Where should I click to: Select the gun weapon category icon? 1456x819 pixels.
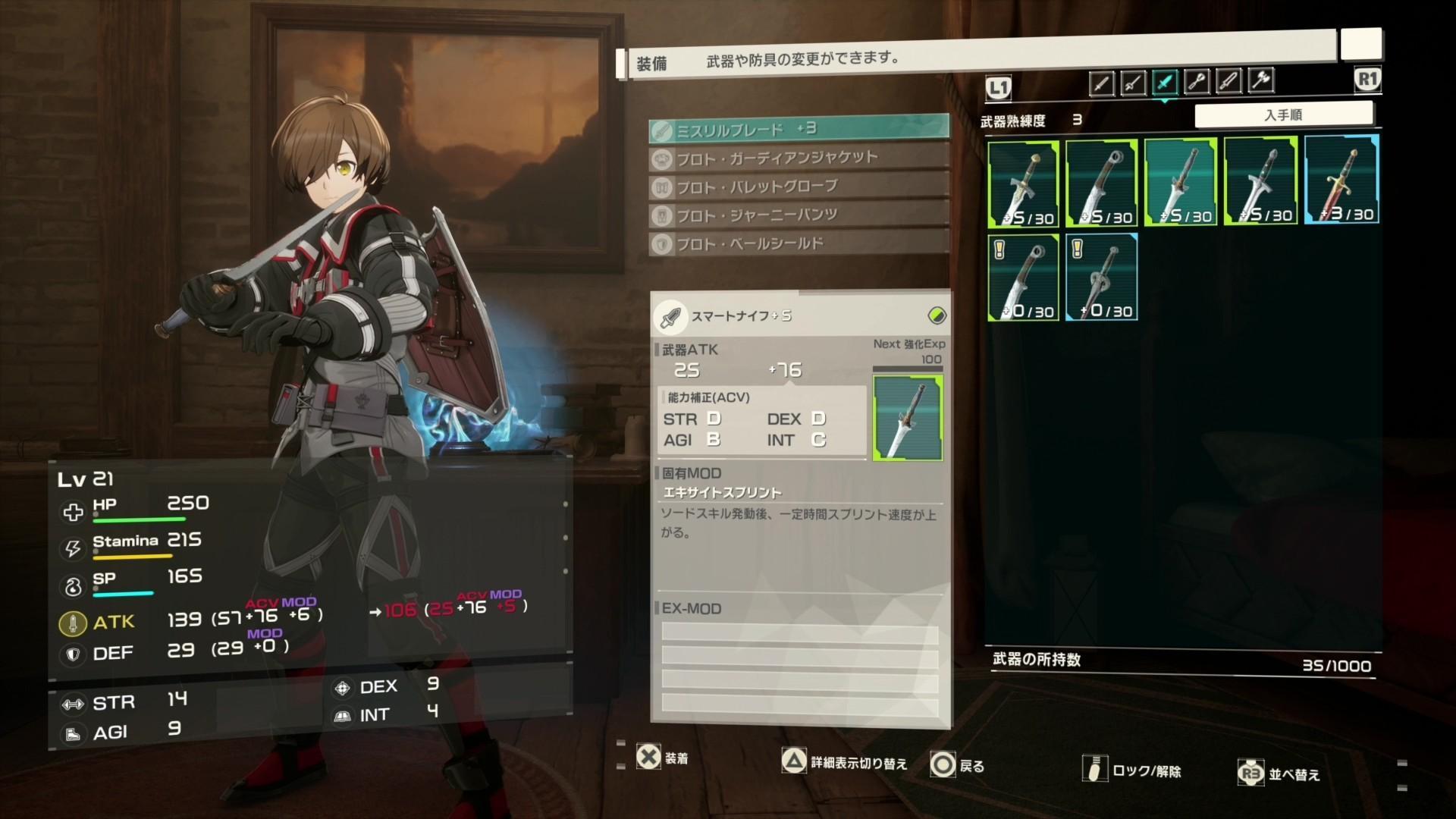(x=1197, y=81)
